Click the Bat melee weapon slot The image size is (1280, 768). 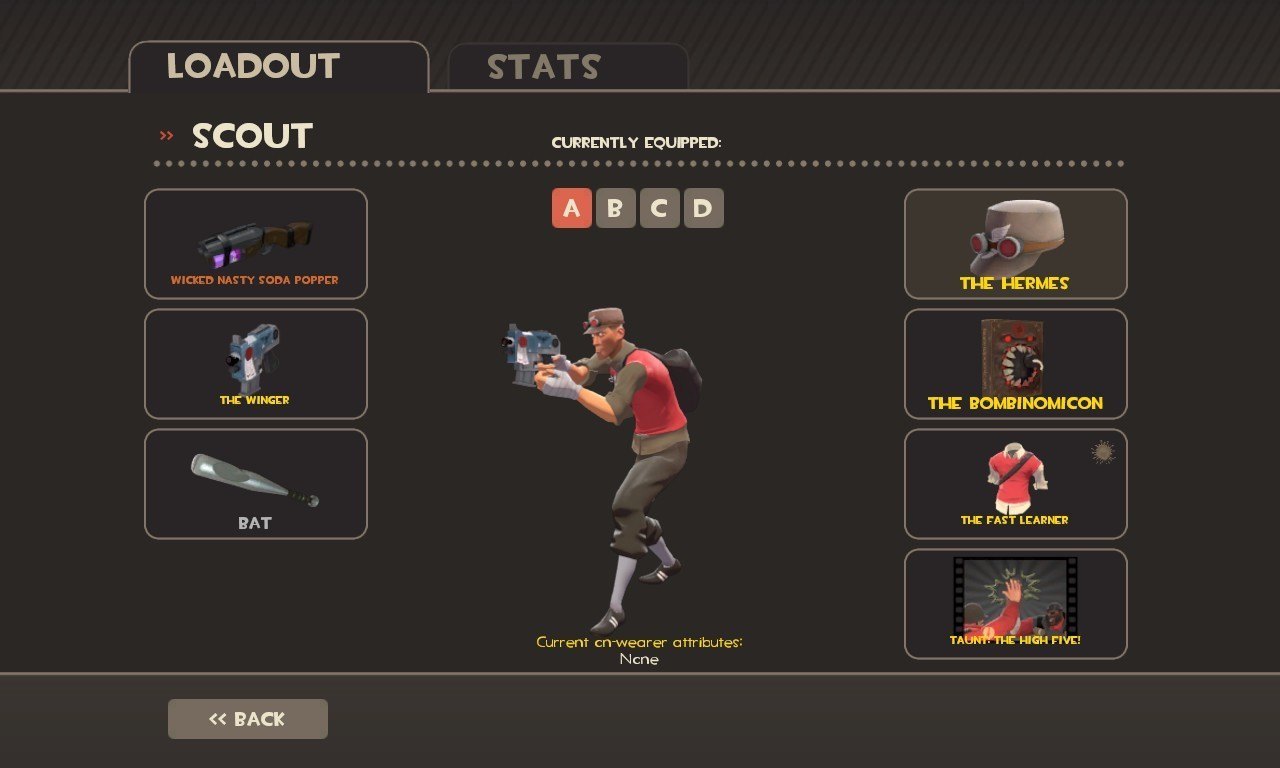point(256,484)
